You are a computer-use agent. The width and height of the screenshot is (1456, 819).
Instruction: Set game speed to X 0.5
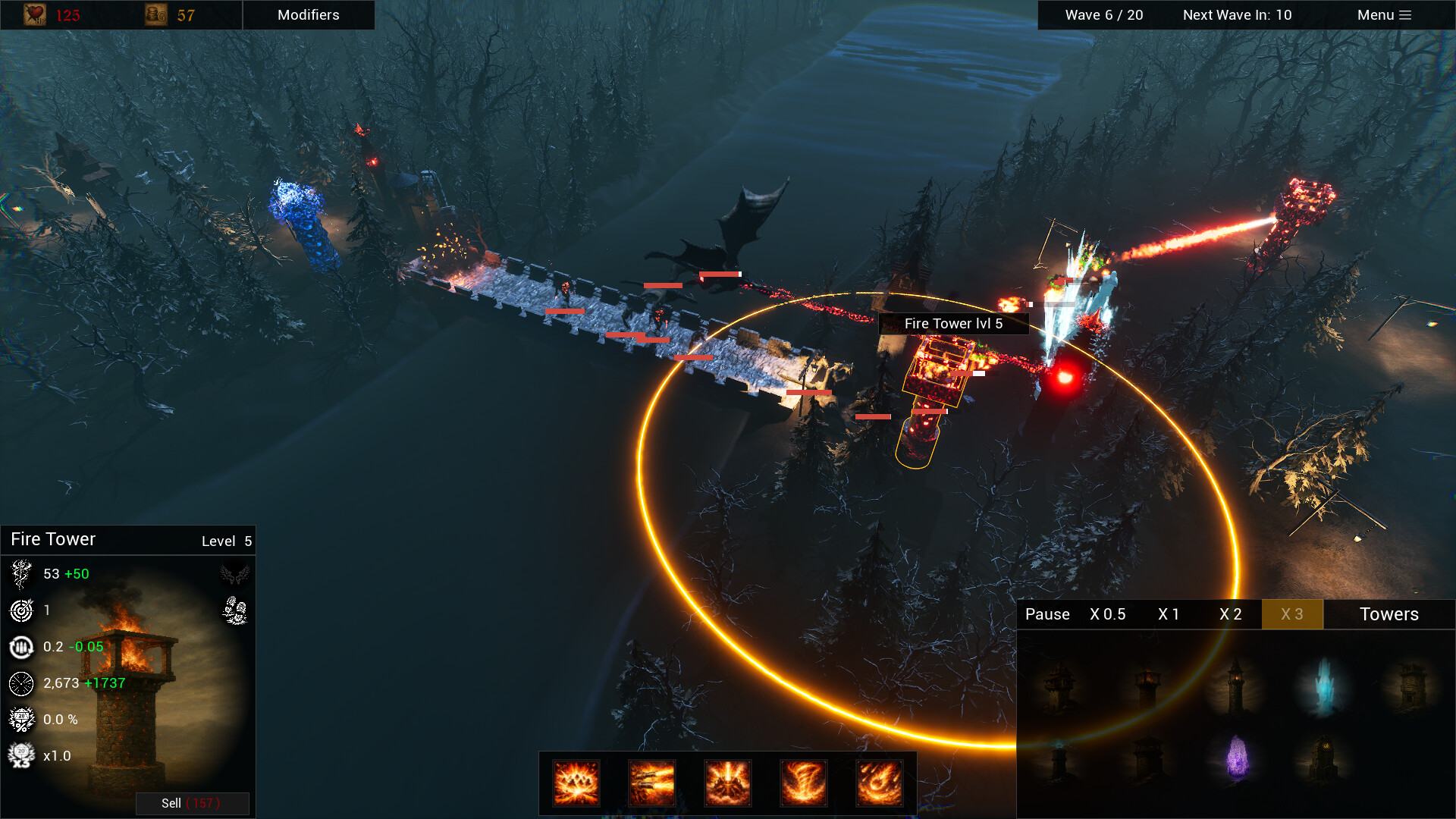click(x=1107, y=614)
